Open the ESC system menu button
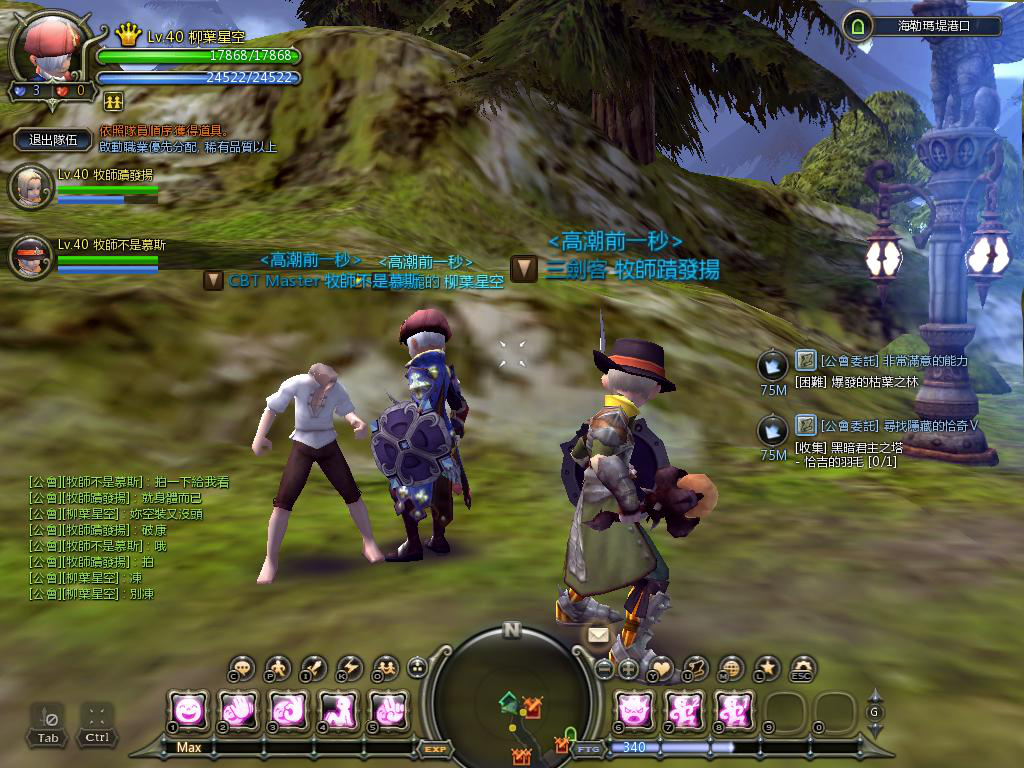This screenshot has height=768, width=1024. (802, 668)
